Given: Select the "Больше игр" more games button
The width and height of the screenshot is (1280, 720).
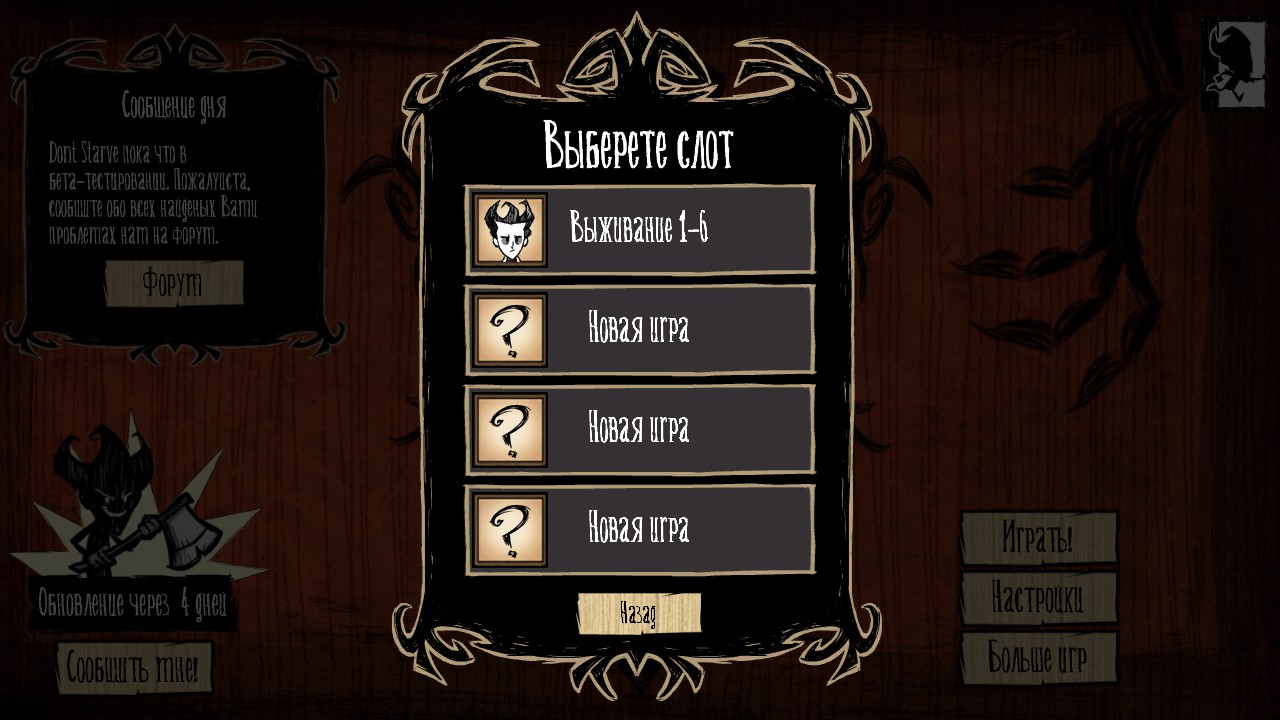Looking at the screenshot, I should (1038, 658).
